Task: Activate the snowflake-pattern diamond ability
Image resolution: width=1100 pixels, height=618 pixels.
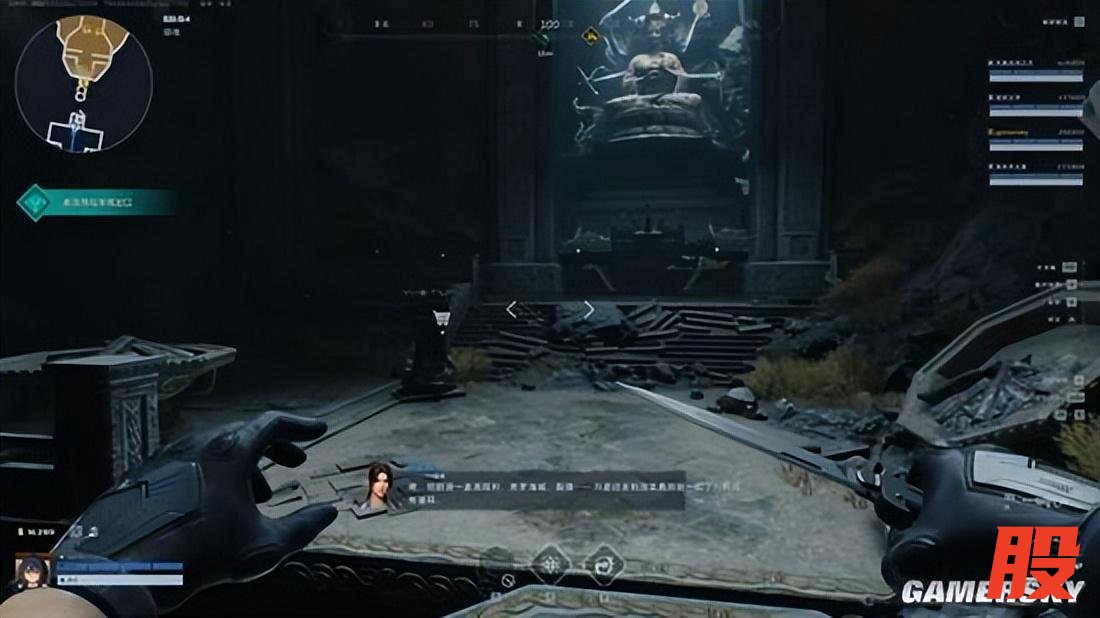Action: [551, 563]
